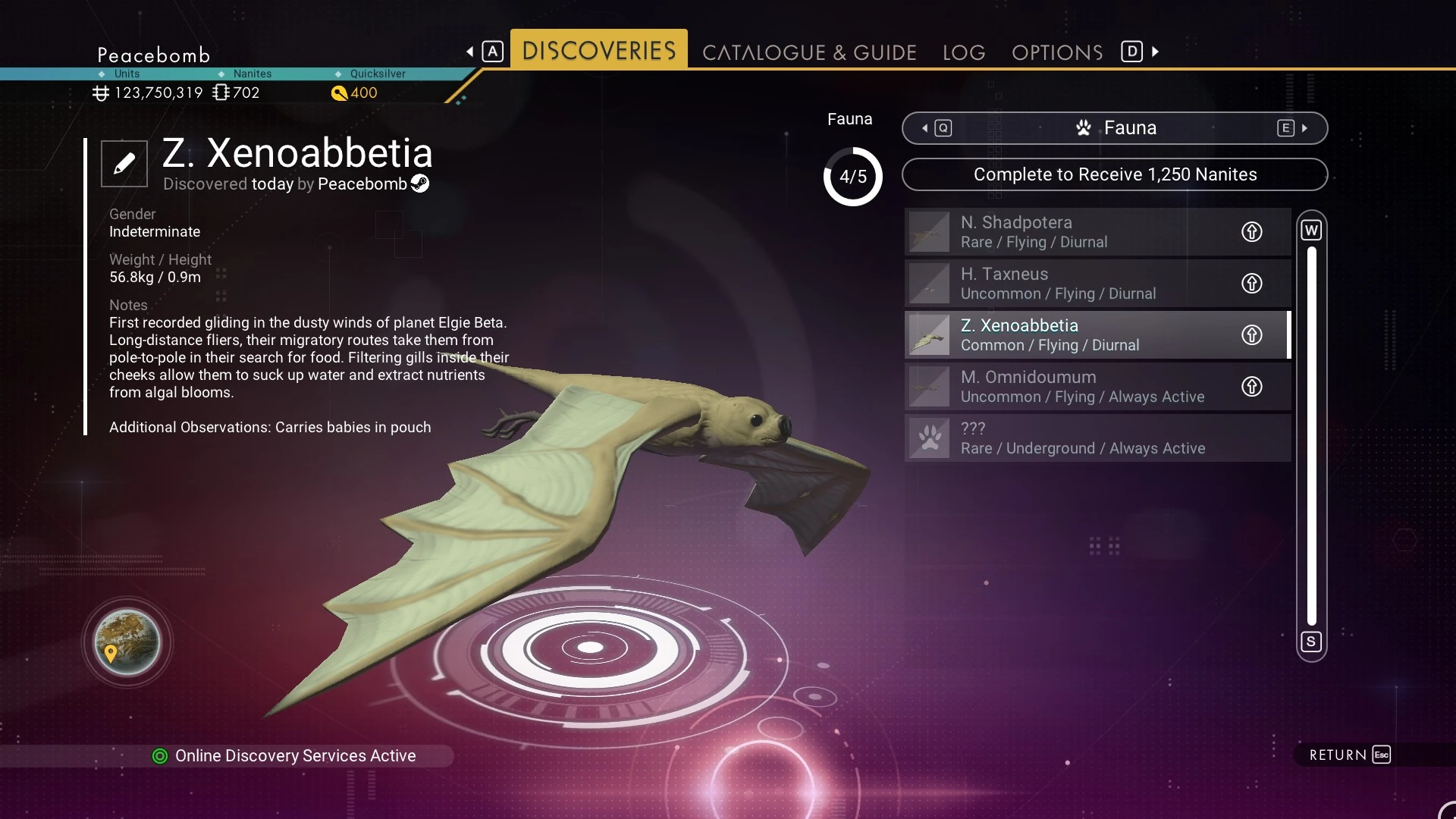Rename Z. Xenoabbetia with pencil icon
The height and width of the screenshot is (819, 1456).
point(124,163)
